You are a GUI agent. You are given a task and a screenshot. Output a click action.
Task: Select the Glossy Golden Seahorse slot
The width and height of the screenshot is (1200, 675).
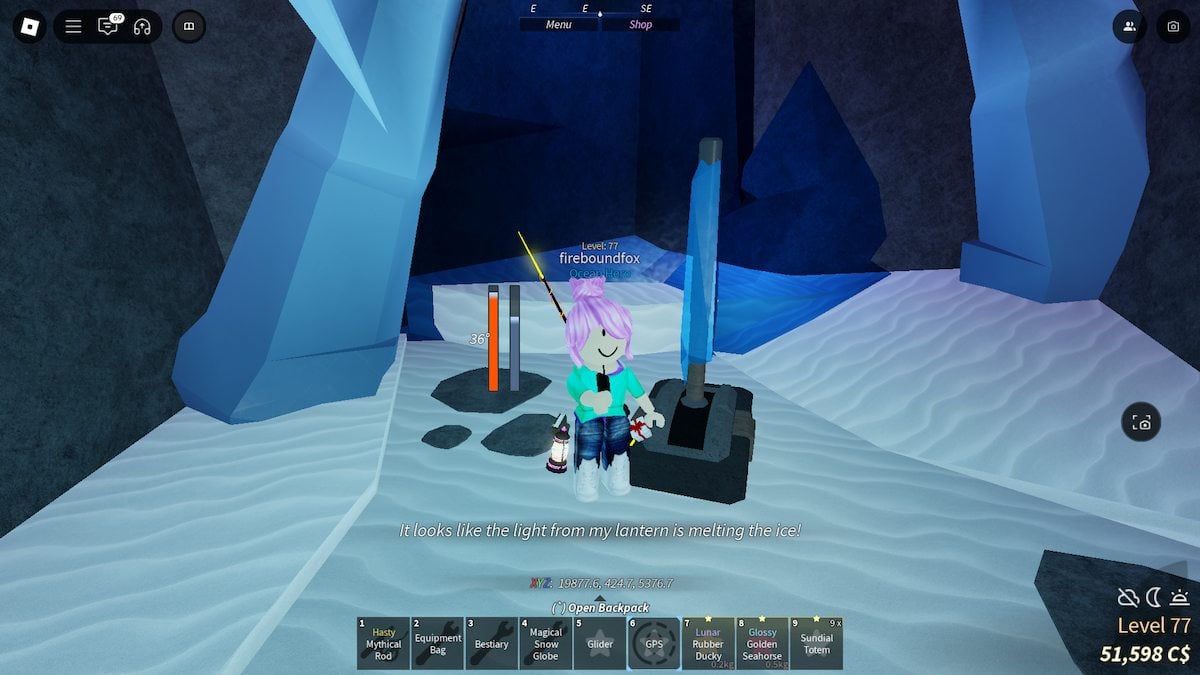pos(762,643)
